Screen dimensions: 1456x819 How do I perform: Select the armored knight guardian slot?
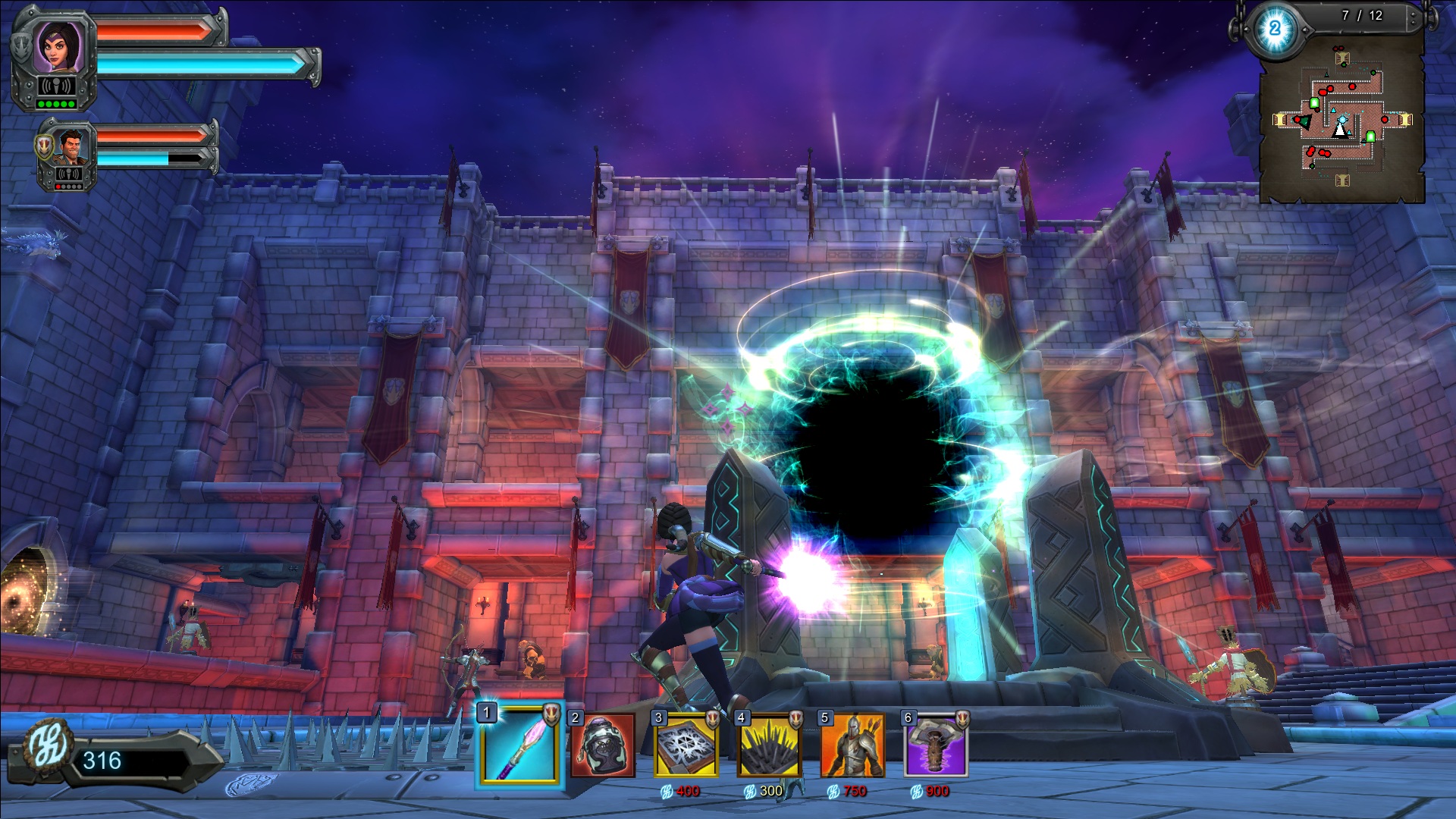[853, 745]
